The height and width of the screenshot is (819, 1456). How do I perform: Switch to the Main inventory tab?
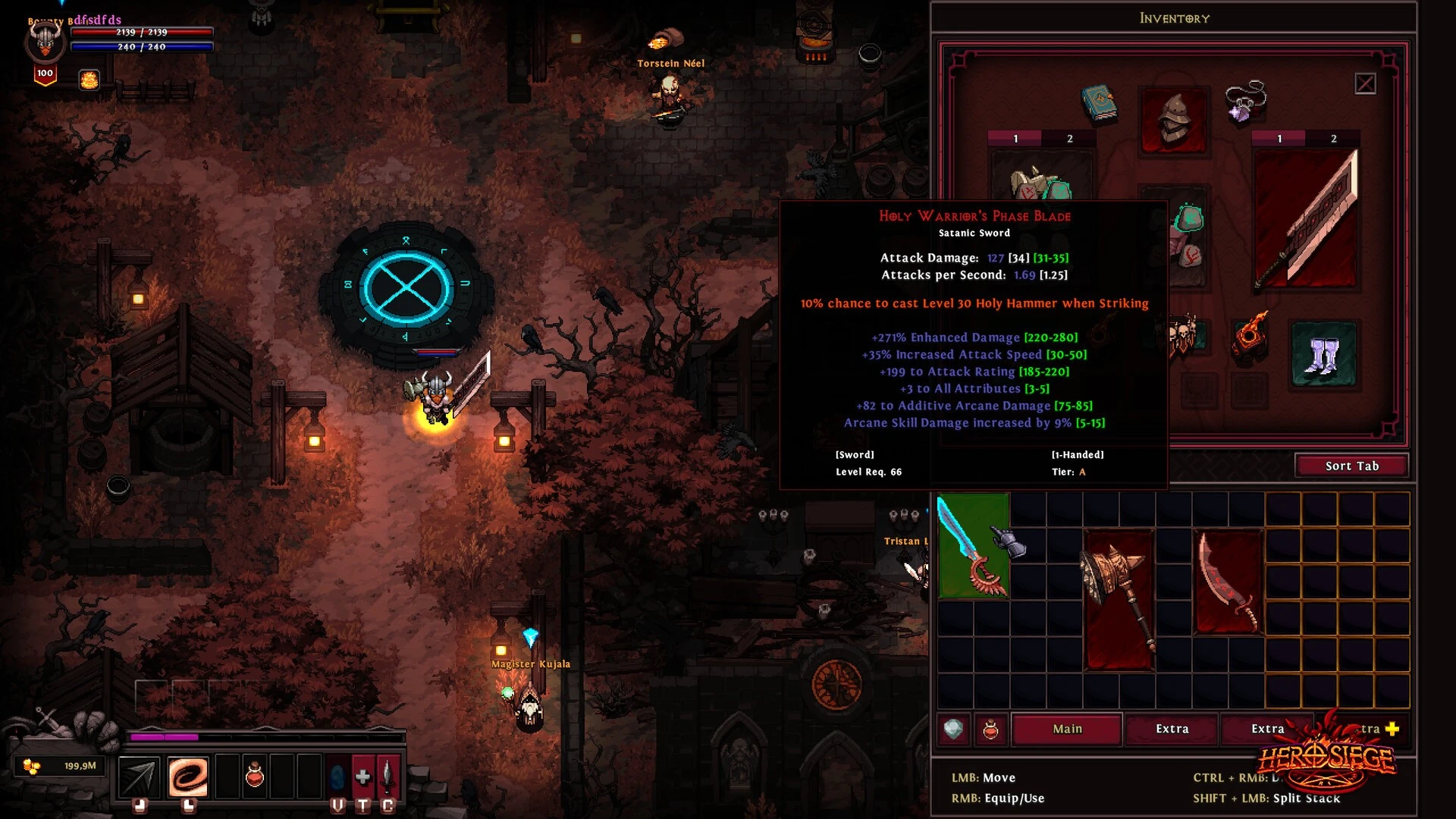1067,729
